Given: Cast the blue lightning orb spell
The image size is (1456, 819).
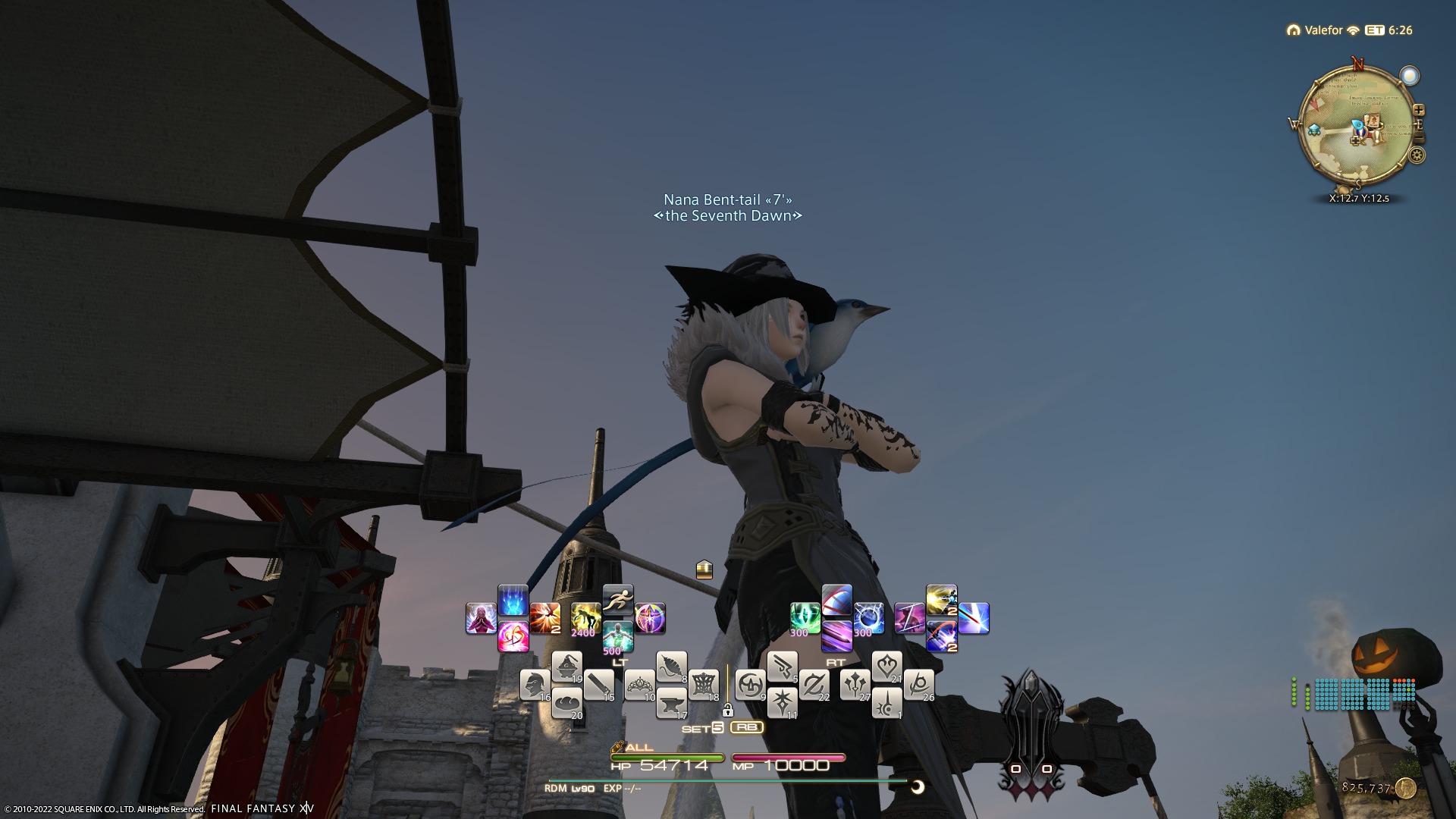Looking at the screenshot, I should 868,618.
